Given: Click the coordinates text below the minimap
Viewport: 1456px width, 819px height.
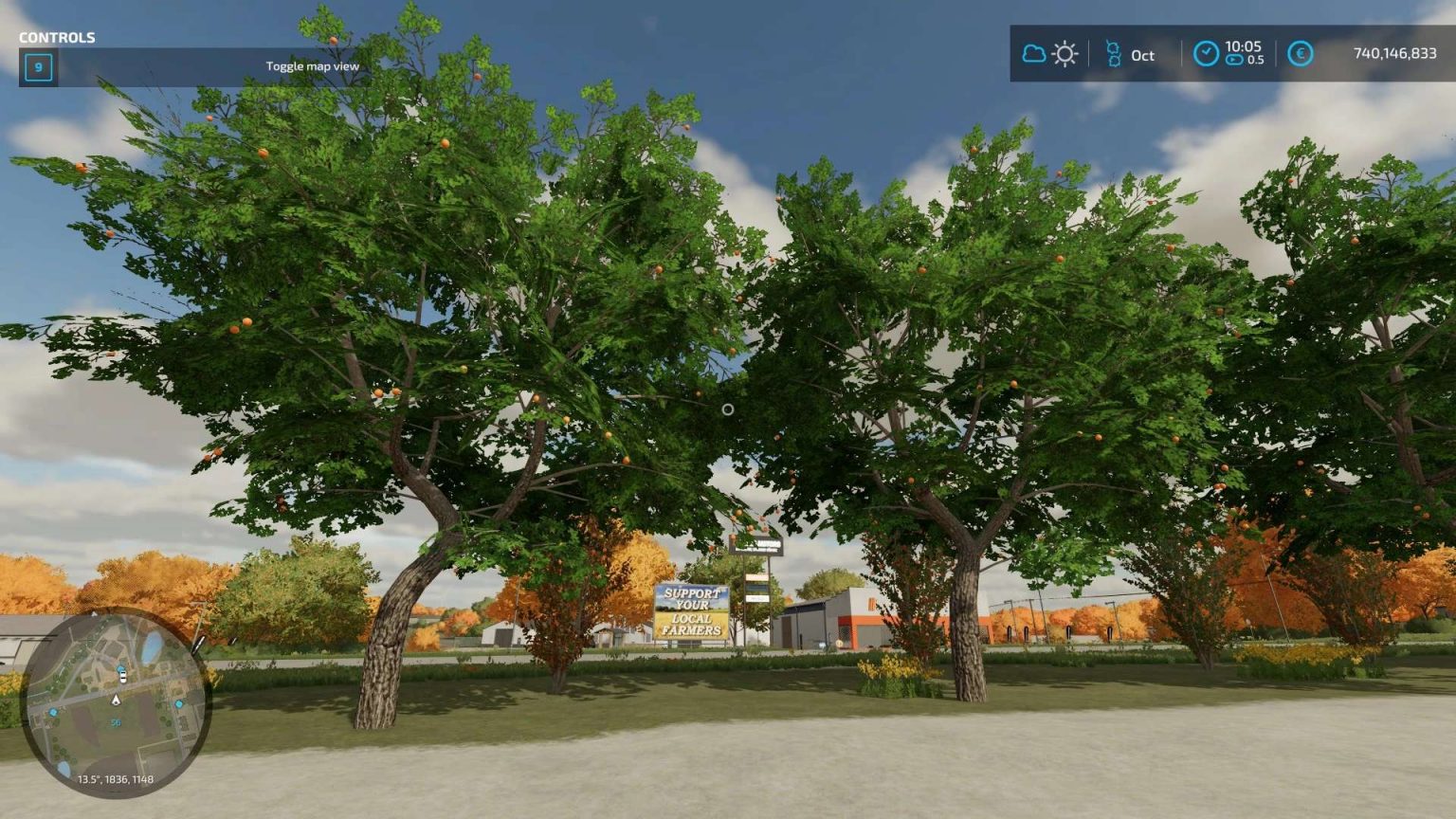Looking at the screenshot, I should (x=116, y=779).
